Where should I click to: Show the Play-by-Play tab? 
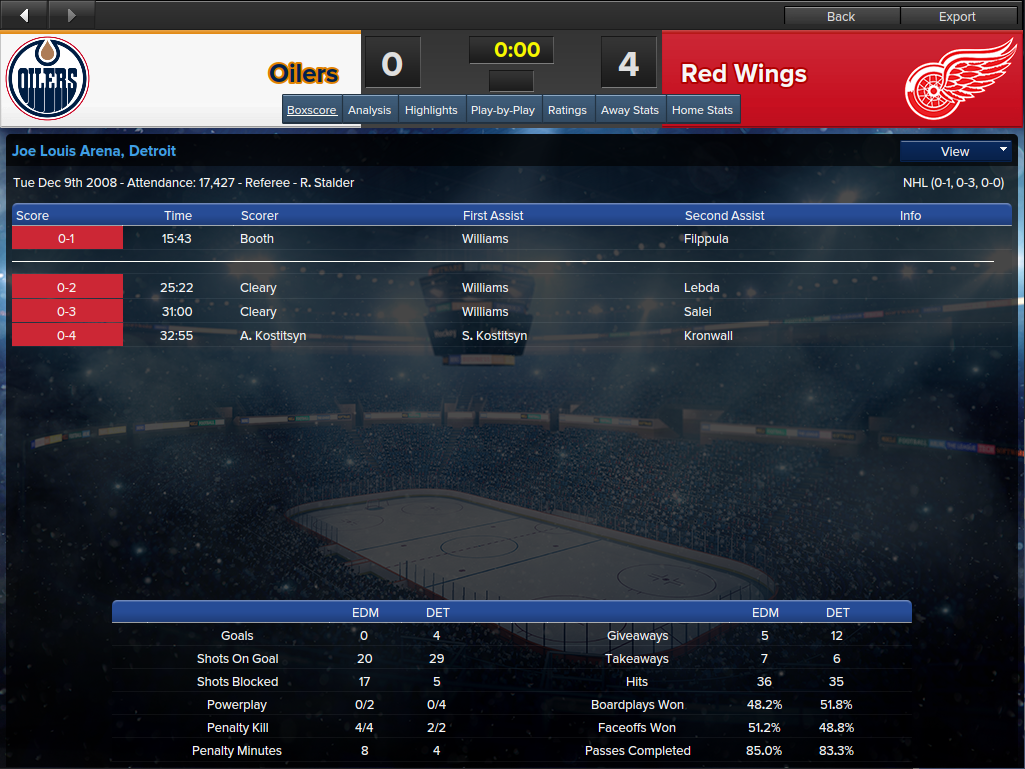(x=502, y=110)
